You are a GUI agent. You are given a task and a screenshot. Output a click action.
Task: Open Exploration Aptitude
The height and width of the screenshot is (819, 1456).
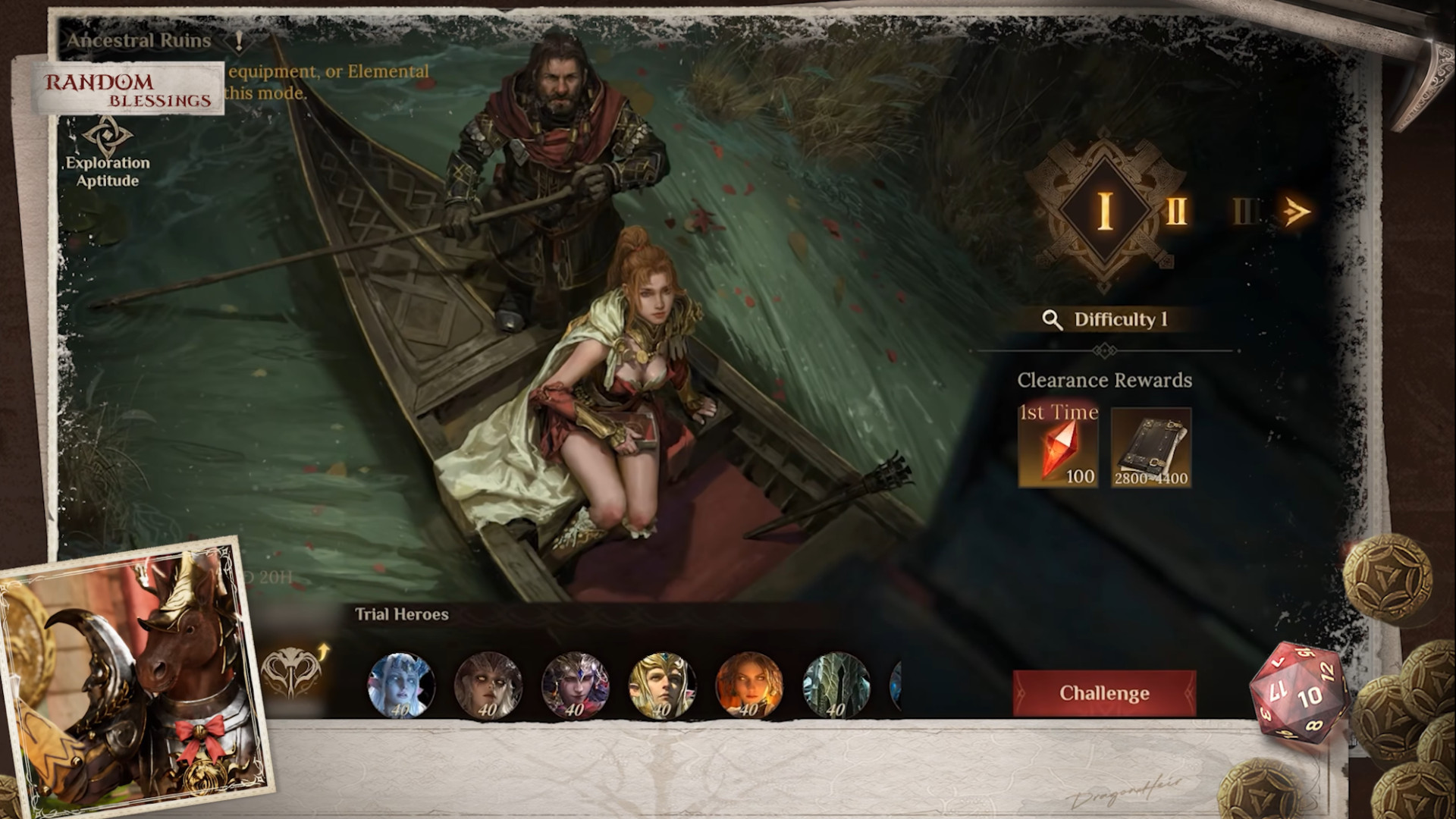coord(108,153)
